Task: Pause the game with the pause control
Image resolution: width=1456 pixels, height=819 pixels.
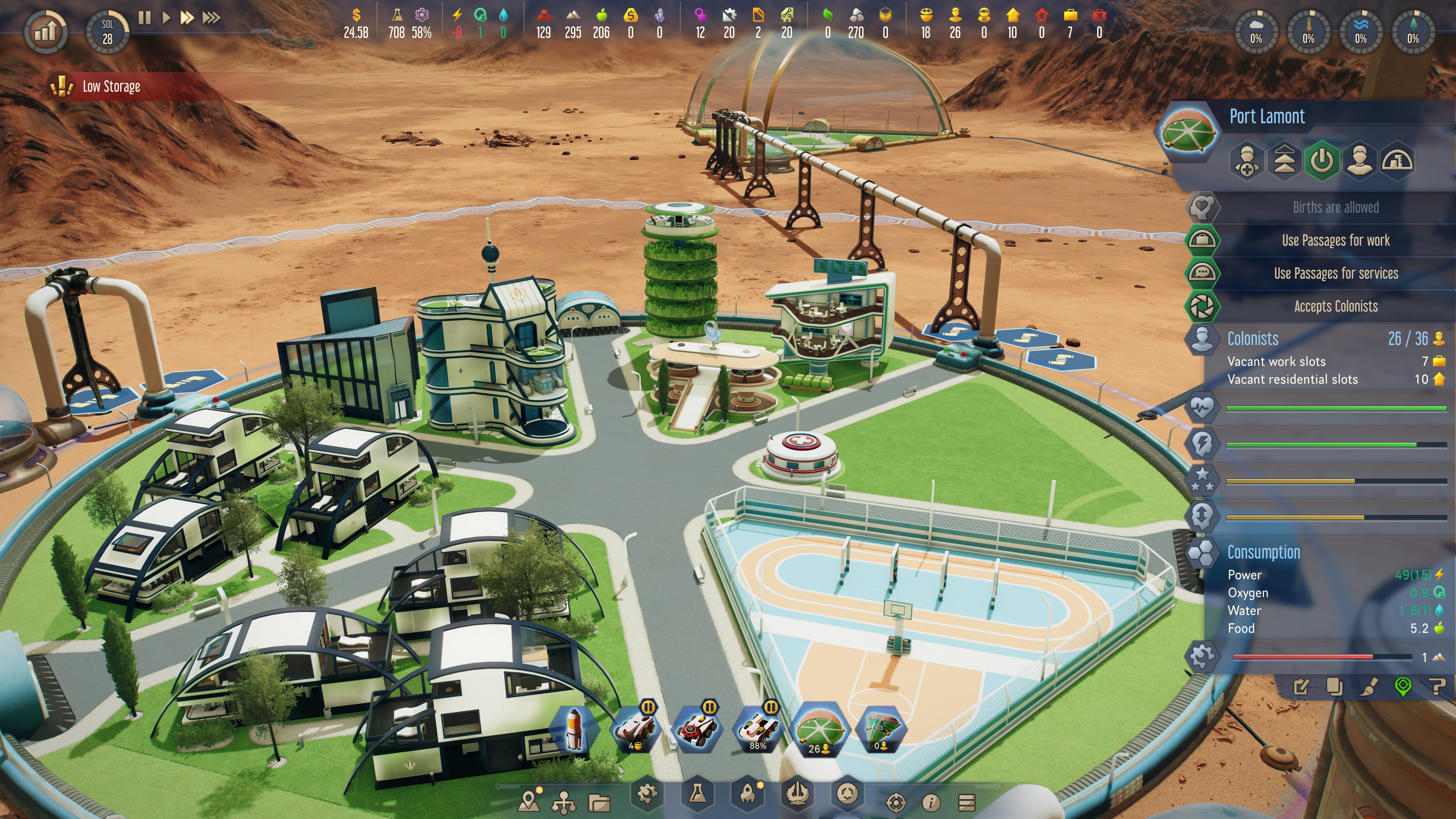Action: coord(144,17)
